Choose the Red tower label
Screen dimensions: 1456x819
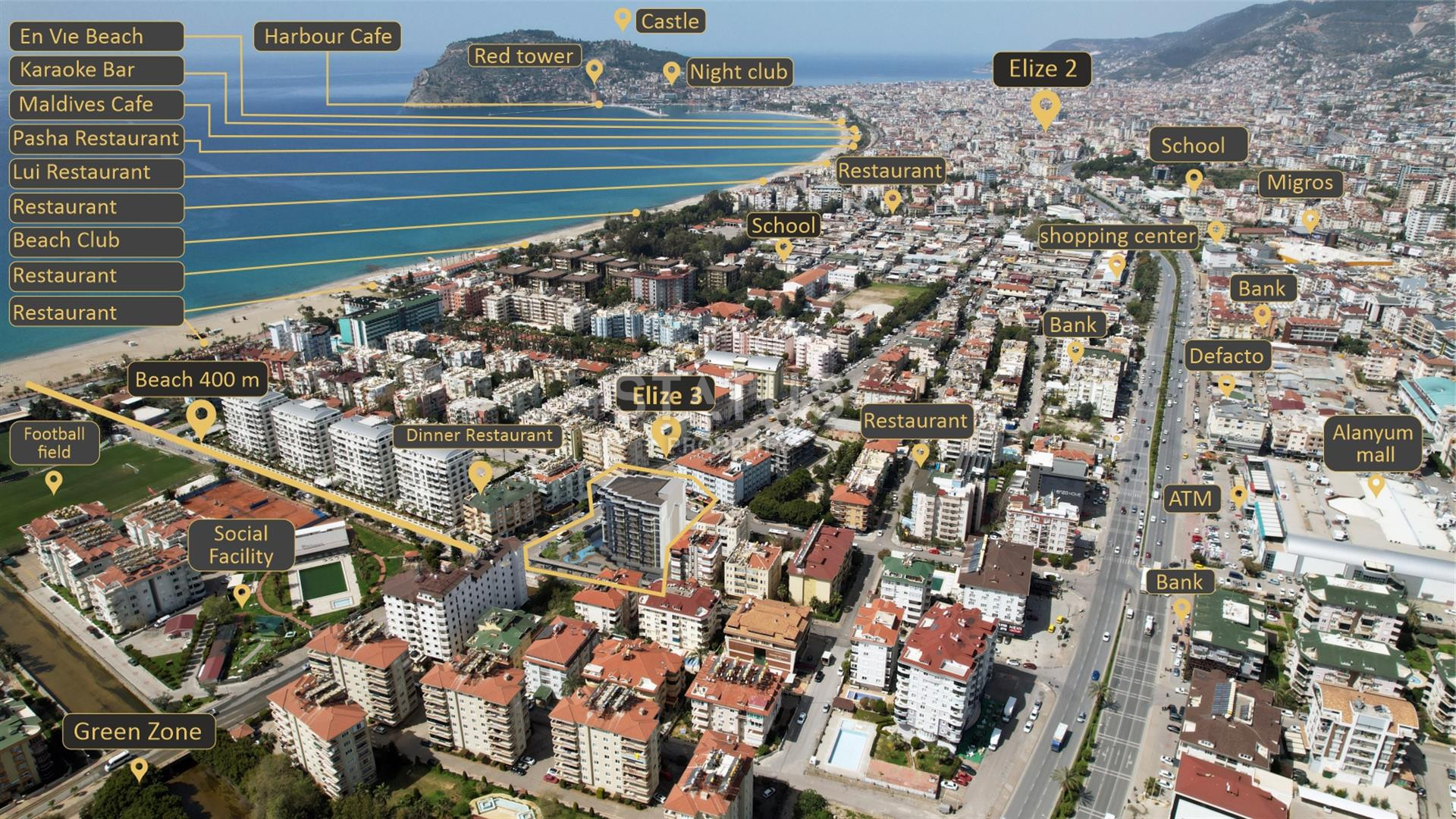coord(523,56)
